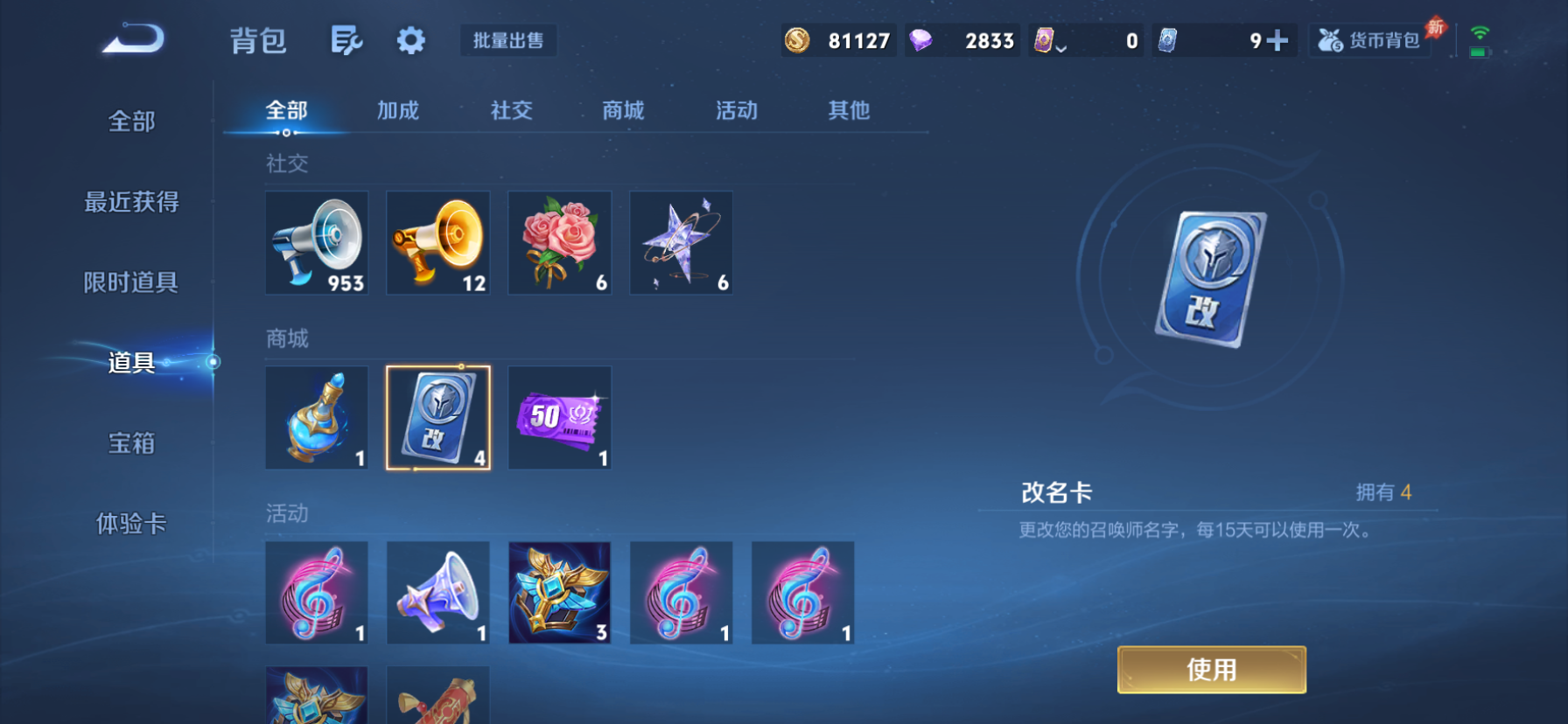This screenshot has width=1568, height=724.
Task: Open 批量出售 batch sell
Action: (508, 40)
